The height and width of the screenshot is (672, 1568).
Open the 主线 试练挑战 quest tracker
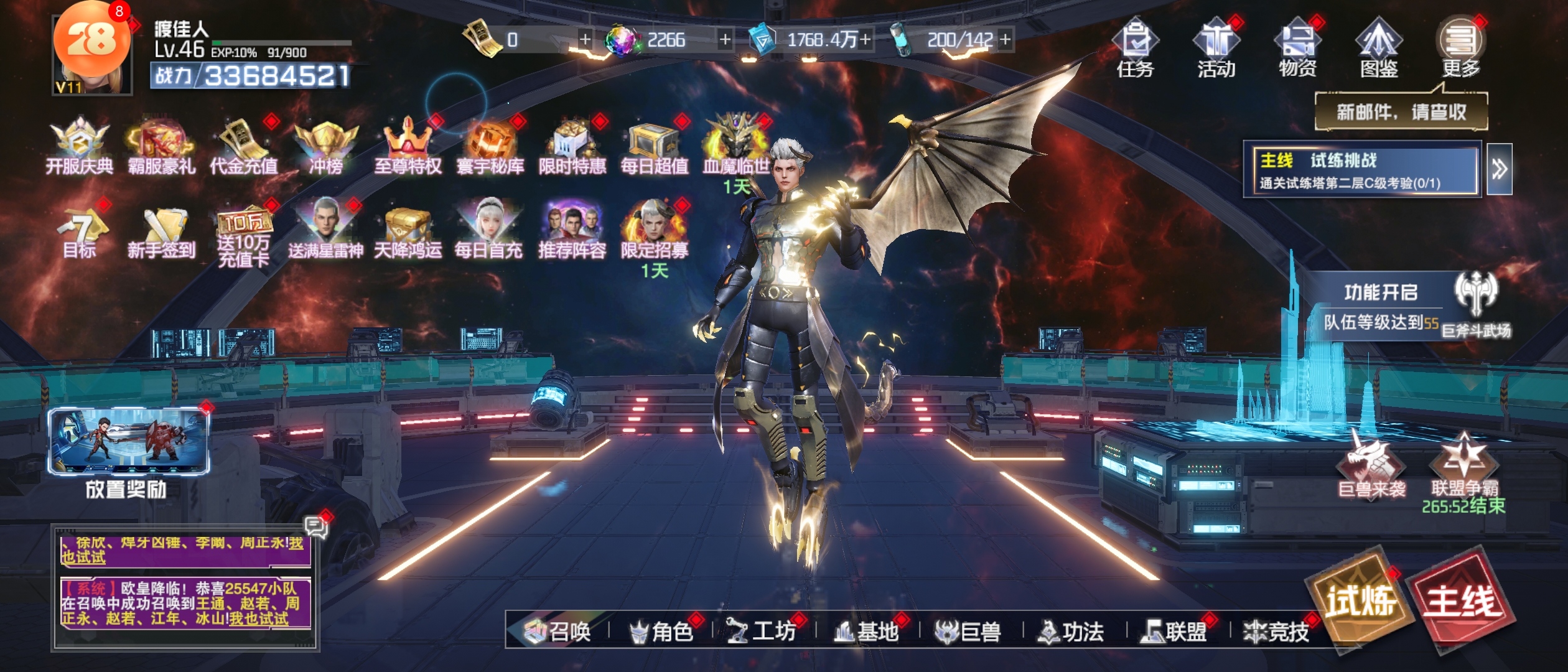coord(1361,170)
